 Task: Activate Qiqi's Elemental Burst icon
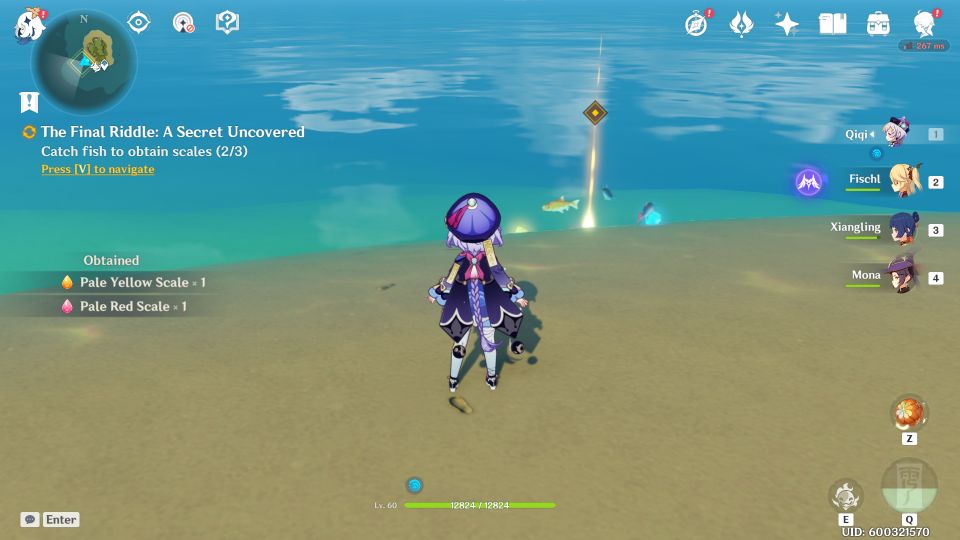click(x=909, y=486)
